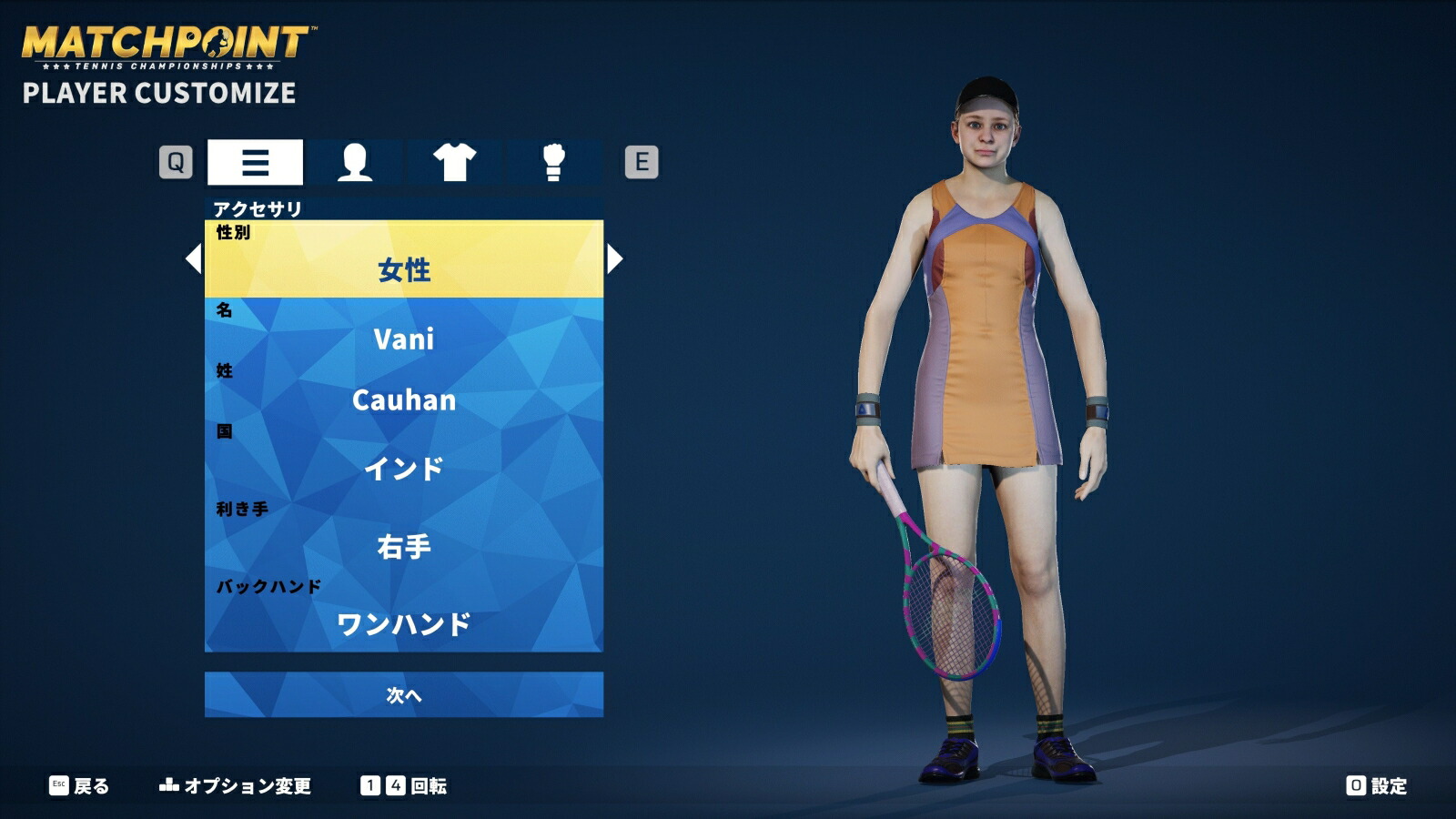Click the right arrow beside 女性
This screenshot has width=1456, height=819.
[616, 261]
